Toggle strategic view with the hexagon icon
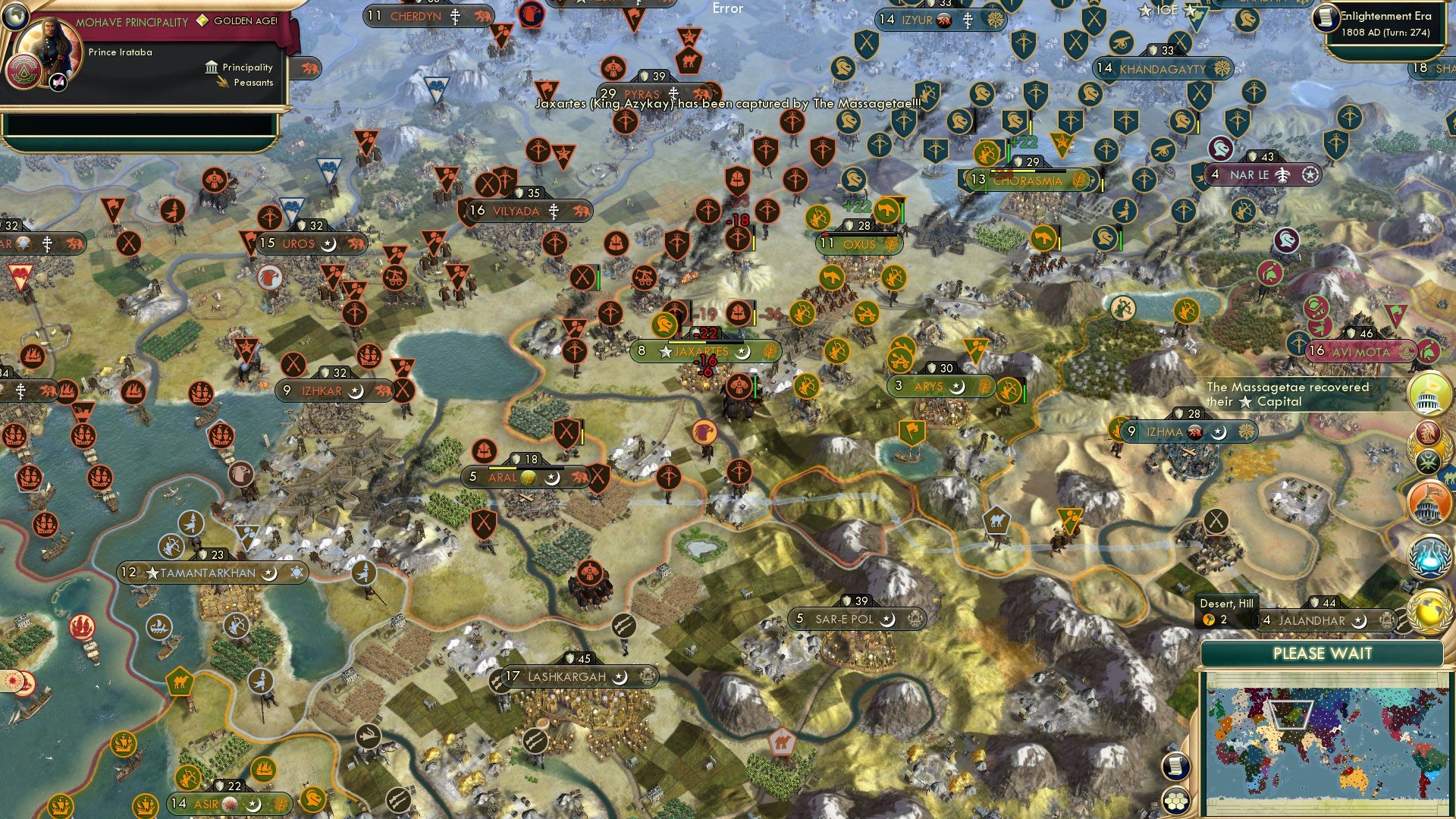The height and width of the screenshot is (819, 1456). [1175, 802]
